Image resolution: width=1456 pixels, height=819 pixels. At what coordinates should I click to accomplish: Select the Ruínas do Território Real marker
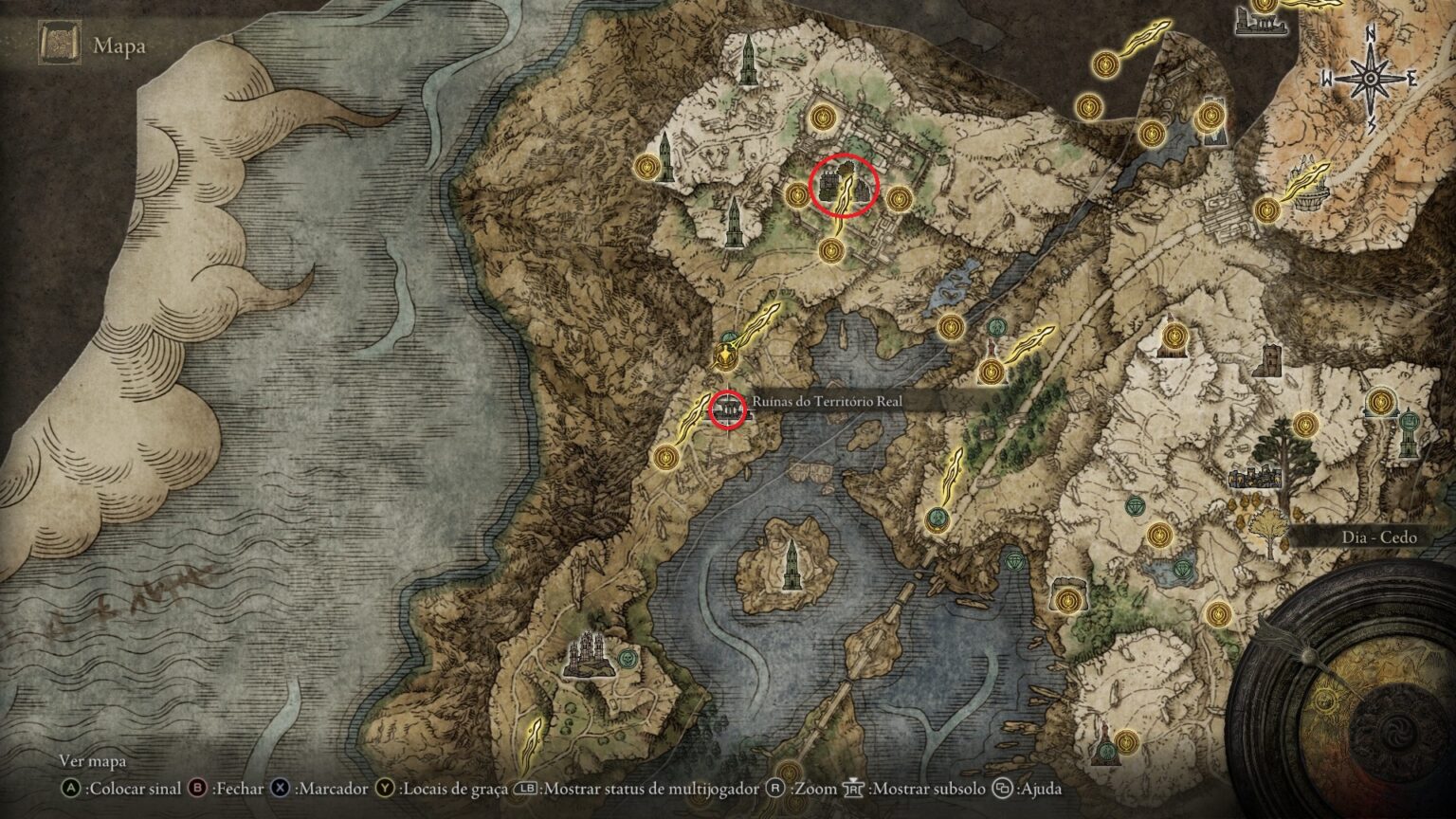pyautogui.click(x=729, y=409)
